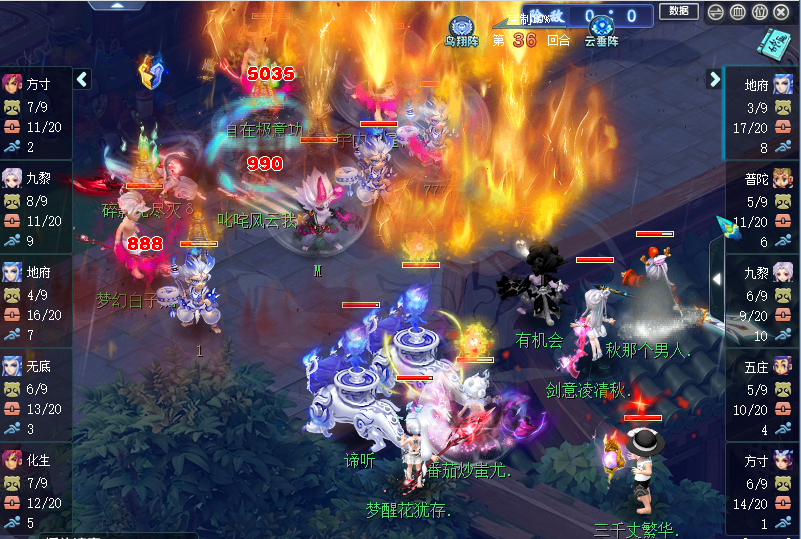Screen dimensions: 801x539
Task: Select the 鸟翔阵 formation icon
Action: tap(461, 29)
